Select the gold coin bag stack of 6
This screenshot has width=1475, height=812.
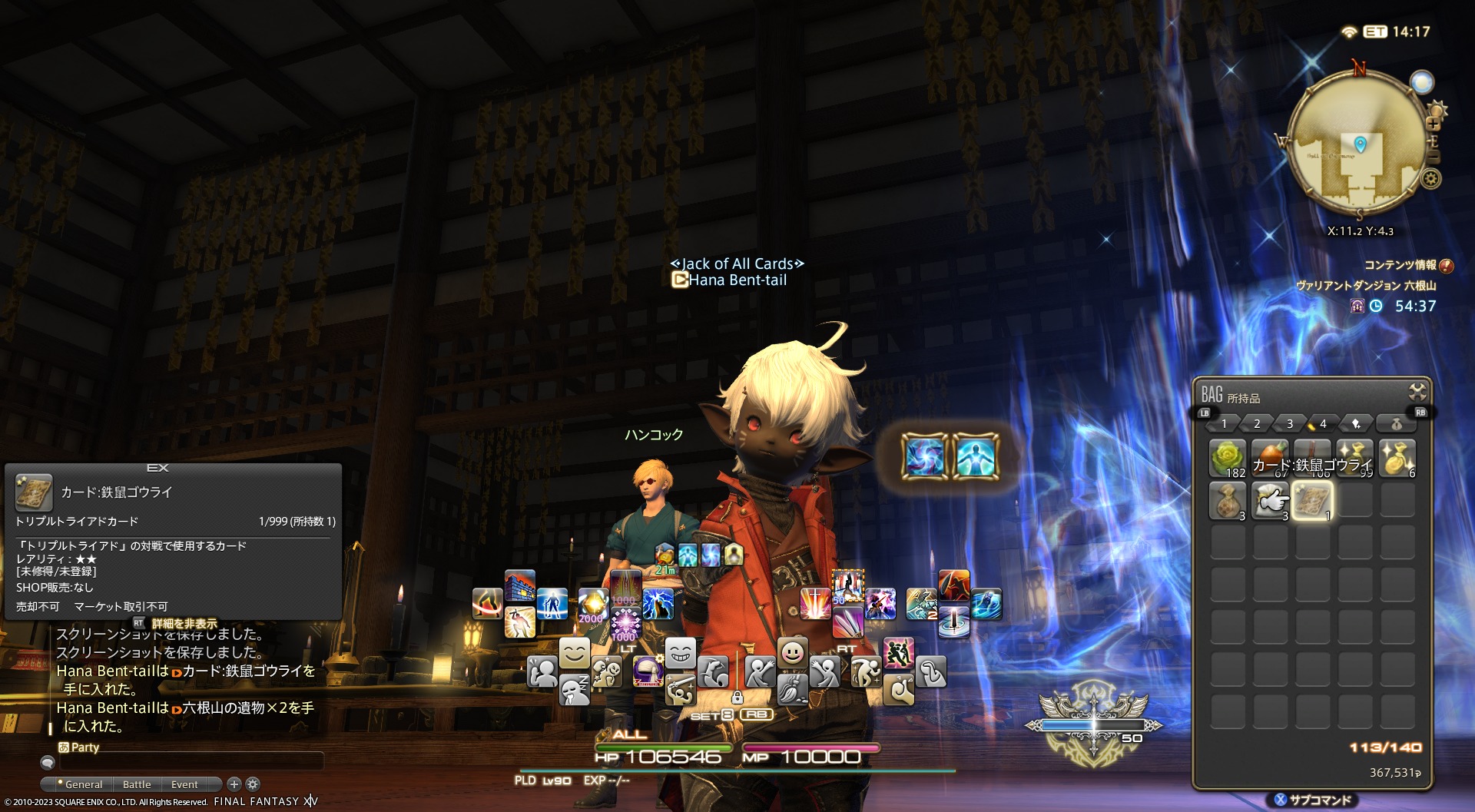(1397, 458)
